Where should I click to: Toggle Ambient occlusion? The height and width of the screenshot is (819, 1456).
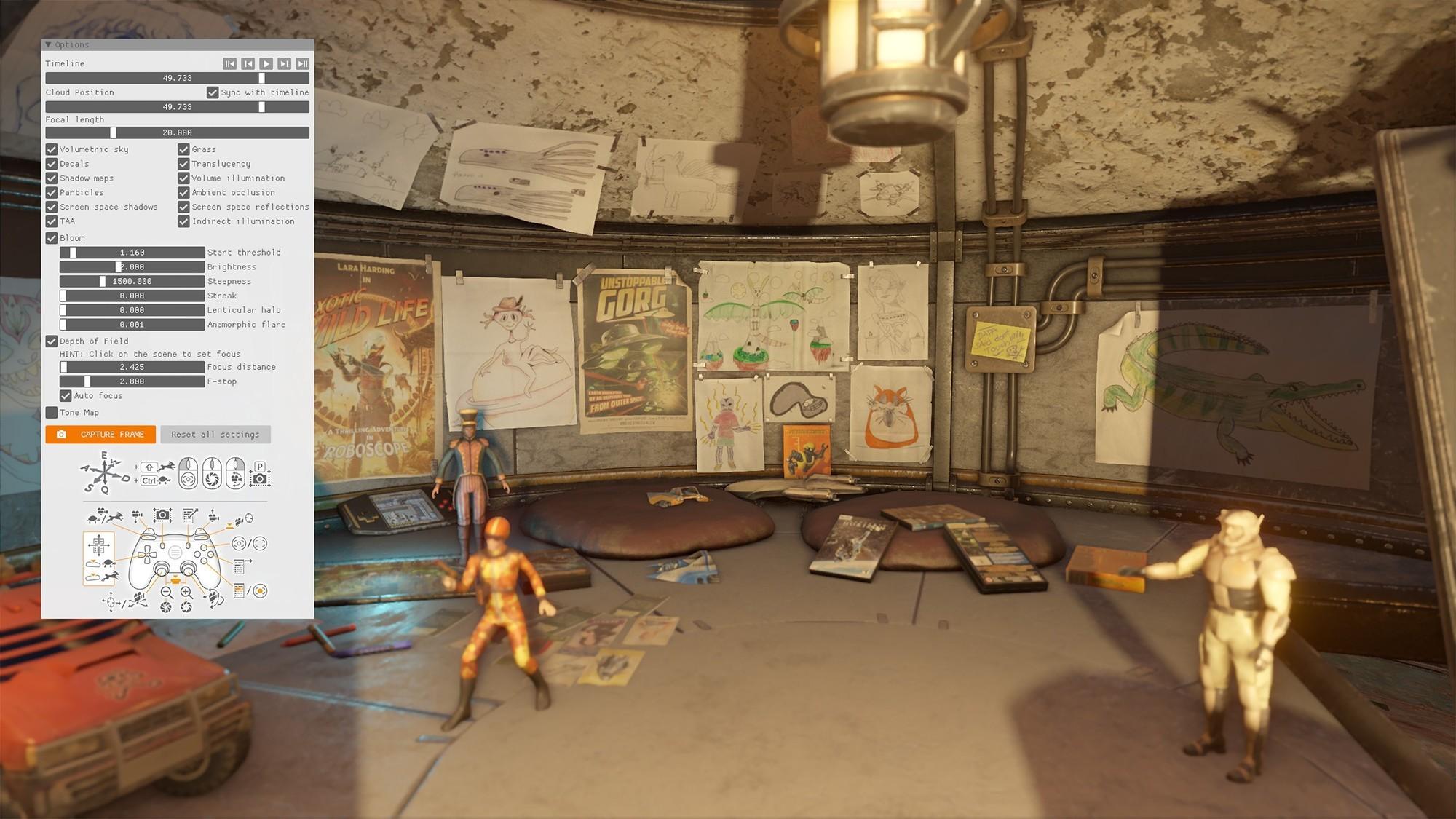point(184,193)
